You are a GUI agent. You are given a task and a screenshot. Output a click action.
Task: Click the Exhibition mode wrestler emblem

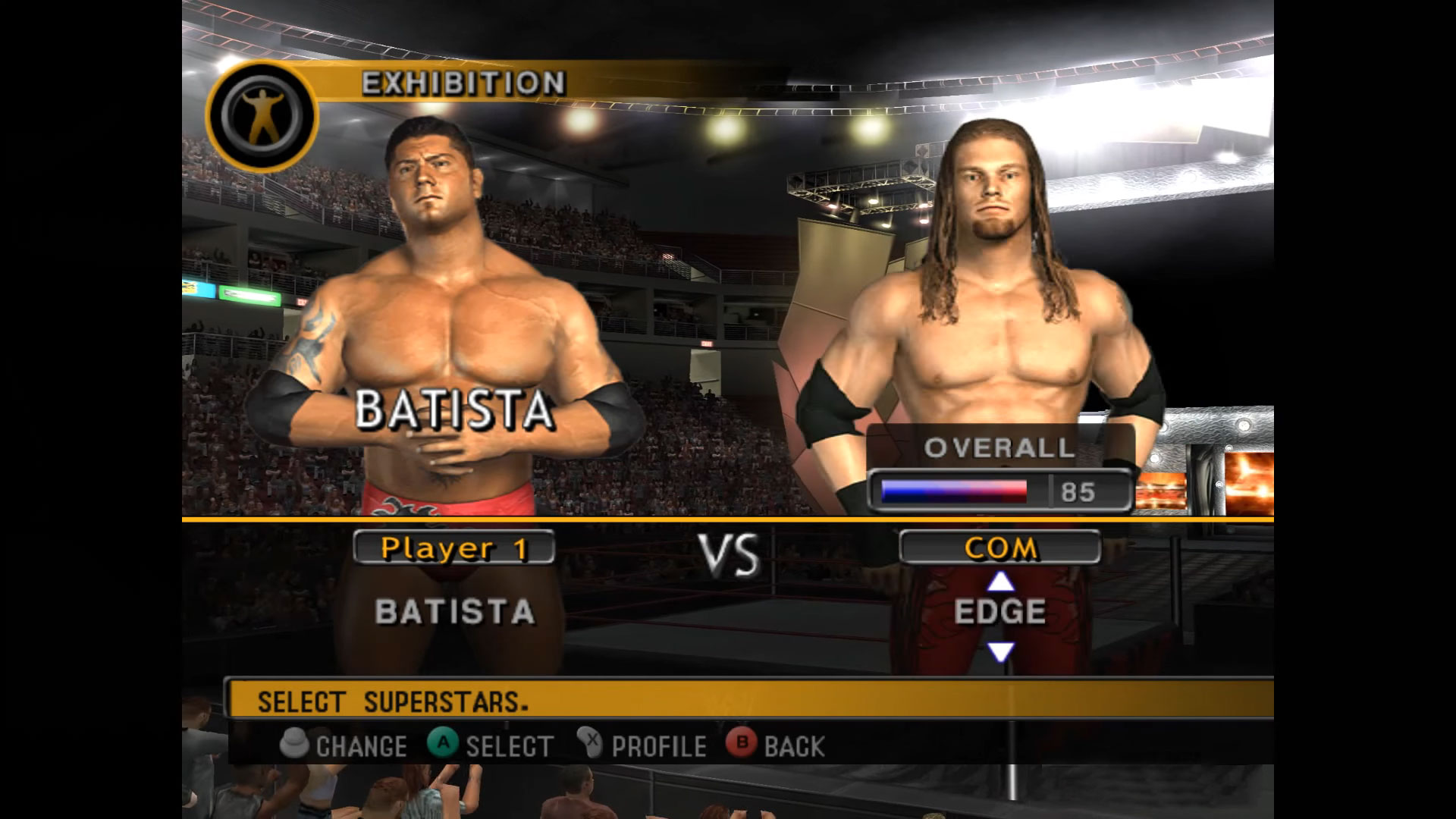pos(262,116)
